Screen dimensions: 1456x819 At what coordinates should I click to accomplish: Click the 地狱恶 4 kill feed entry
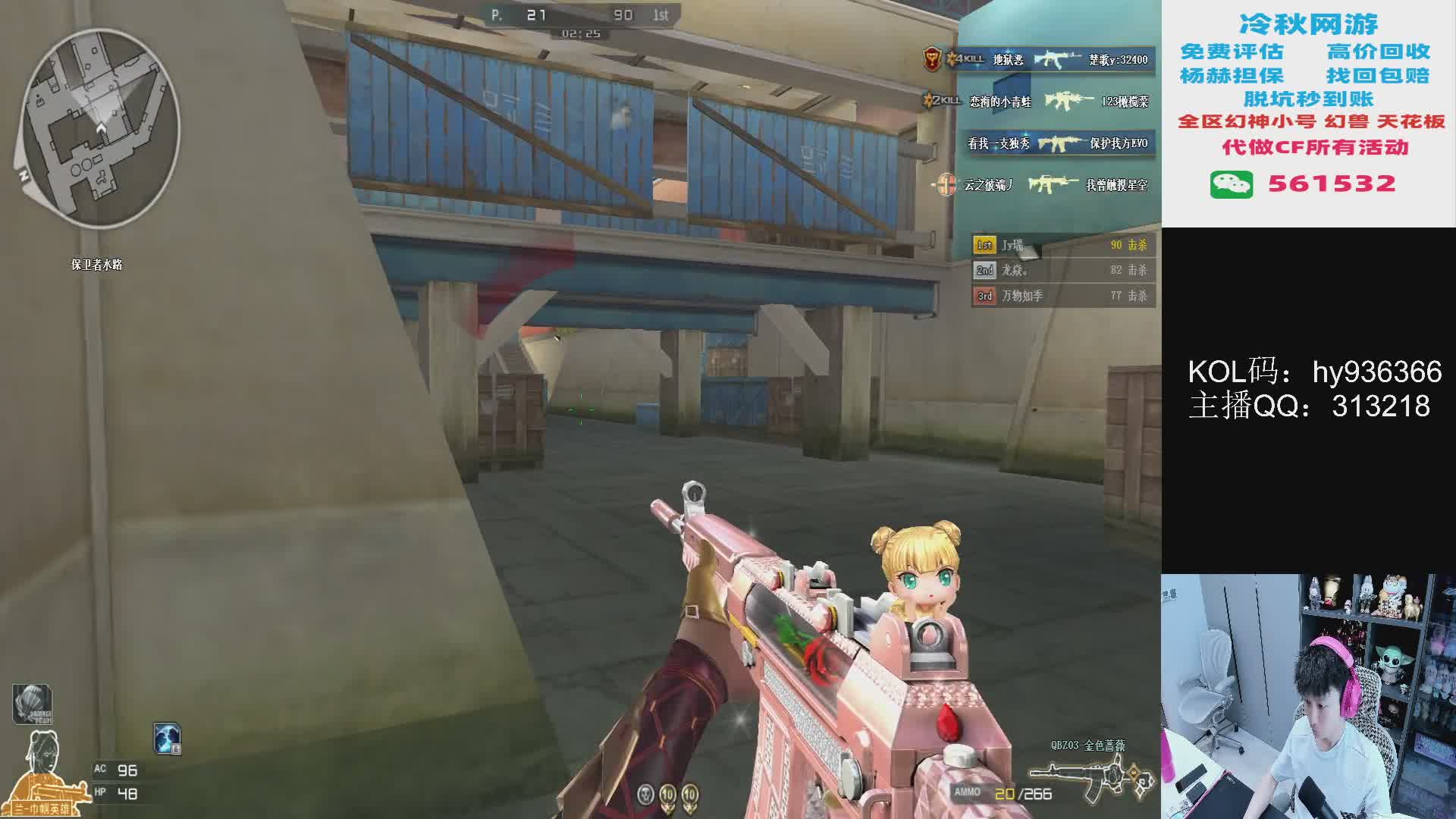pyautogui.click(x=1037, y=59)
